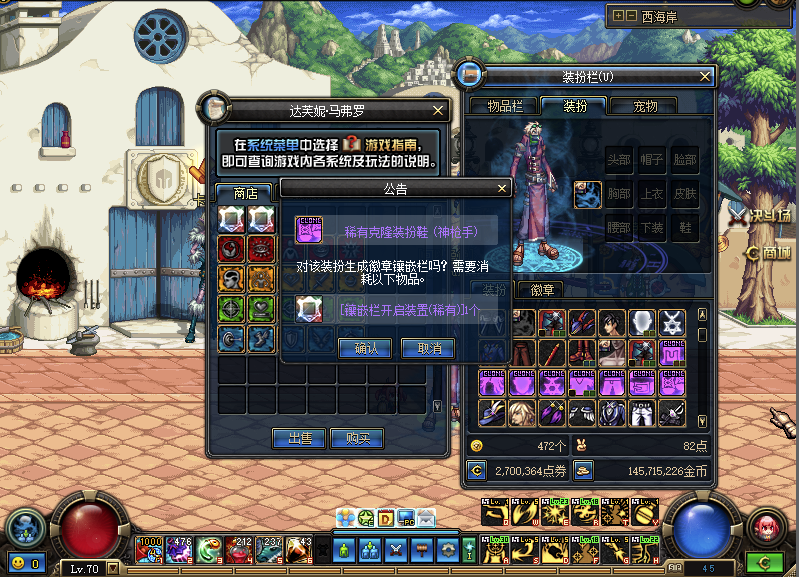Close the 装扮栏 inventory window
The height and width of the screenshot is (577, 799).
(x=706, y=76)
